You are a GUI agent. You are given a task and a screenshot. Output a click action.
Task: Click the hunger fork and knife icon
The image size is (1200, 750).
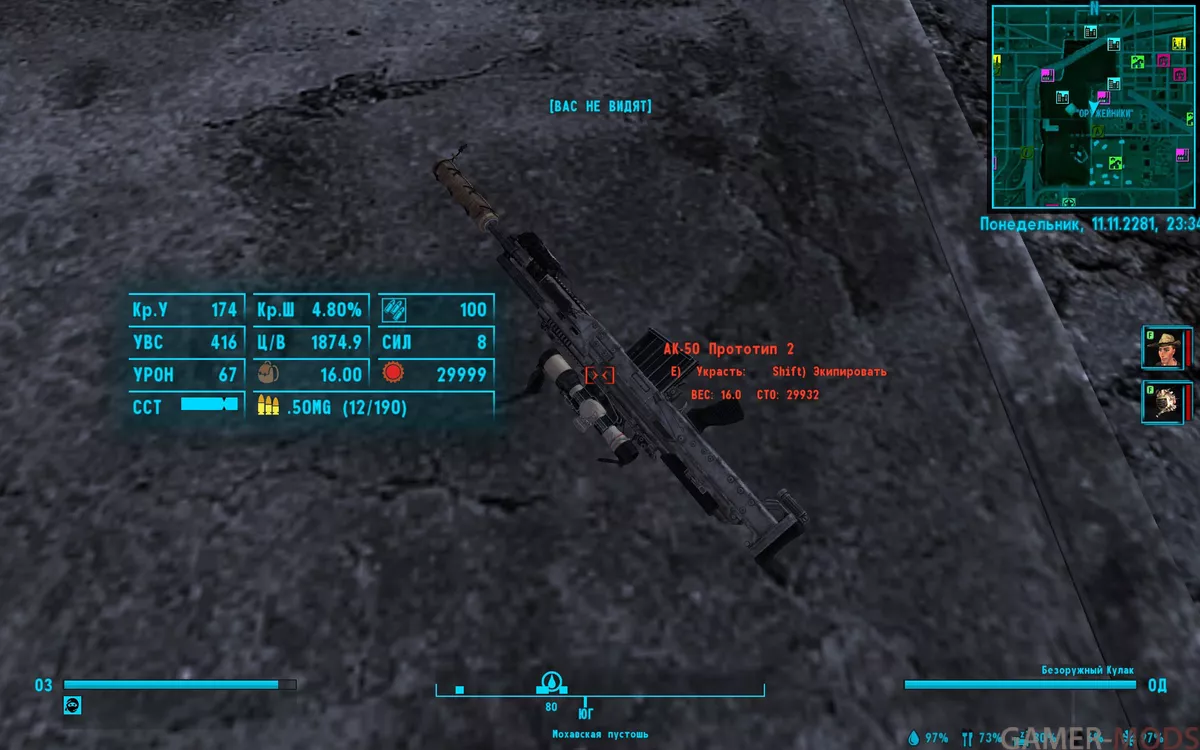tap(967, 738)
